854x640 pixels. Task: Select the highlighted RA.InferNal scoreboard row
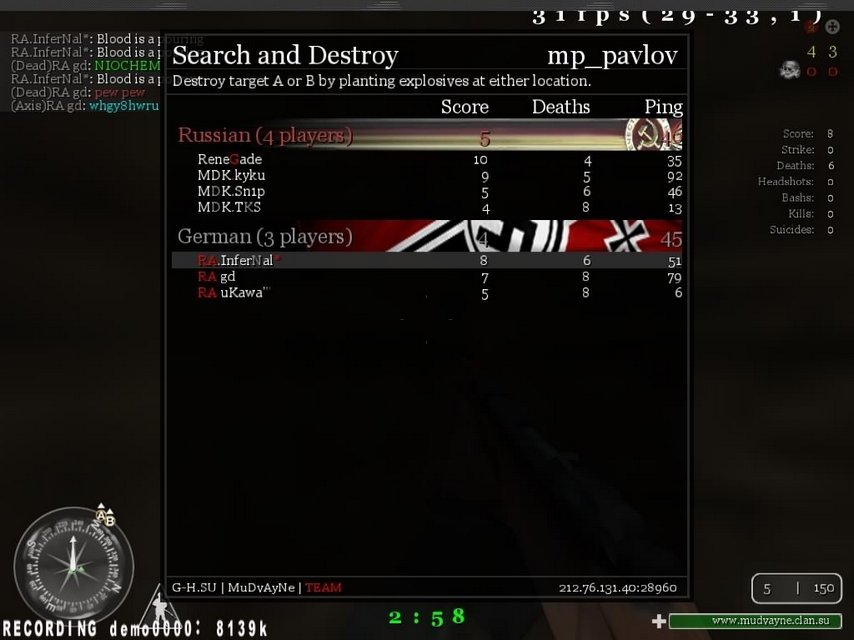427,261
